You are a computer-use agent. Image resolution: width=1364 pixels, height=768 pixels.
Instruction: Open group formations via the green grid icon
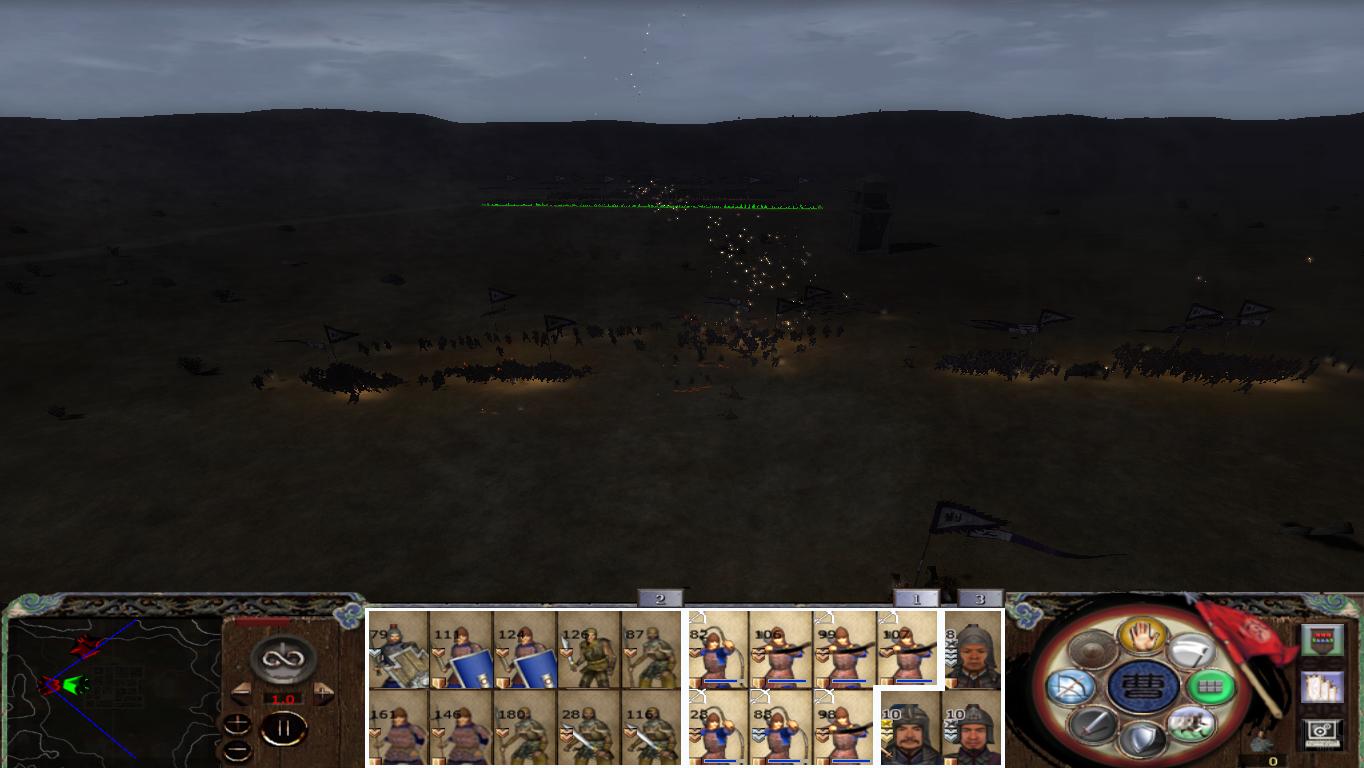pos(1211,687)
